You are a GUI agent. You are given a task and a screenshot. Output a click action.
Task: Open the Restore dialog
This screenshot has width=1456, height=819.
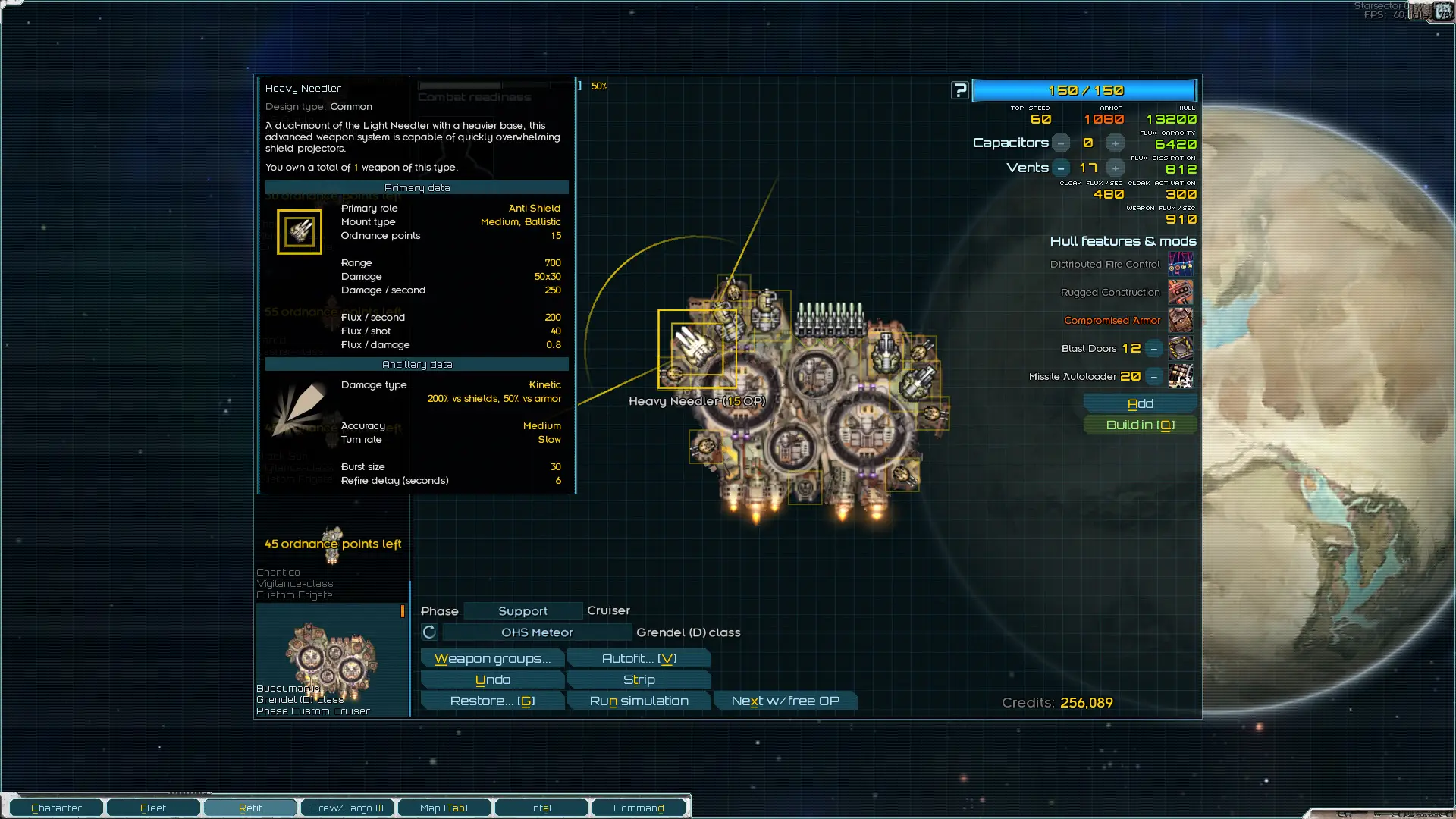pyautogui.click(x=492, y=701)
